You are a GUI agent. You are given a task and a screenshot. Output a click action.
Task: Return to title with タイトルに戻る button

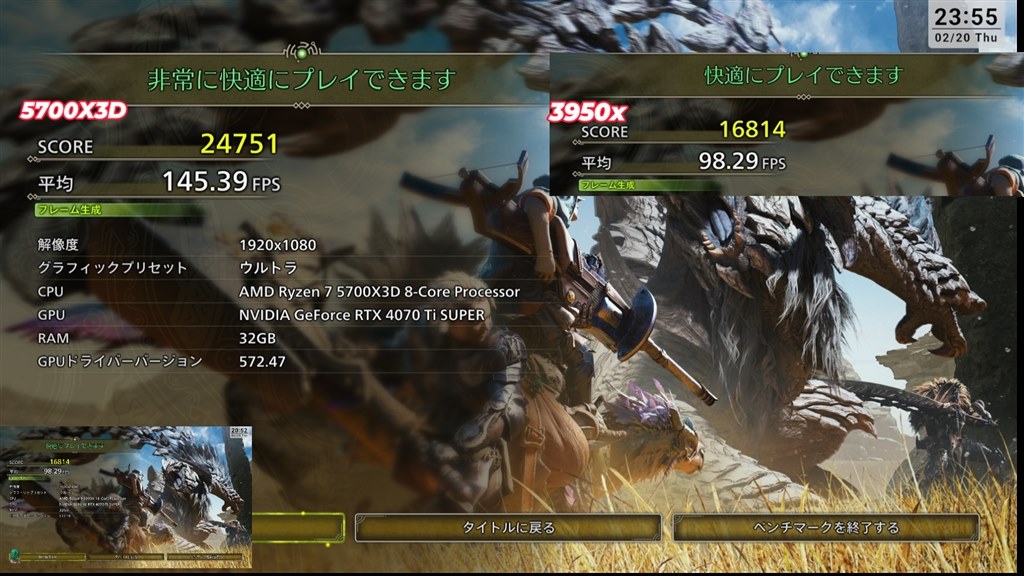[508, 528]
